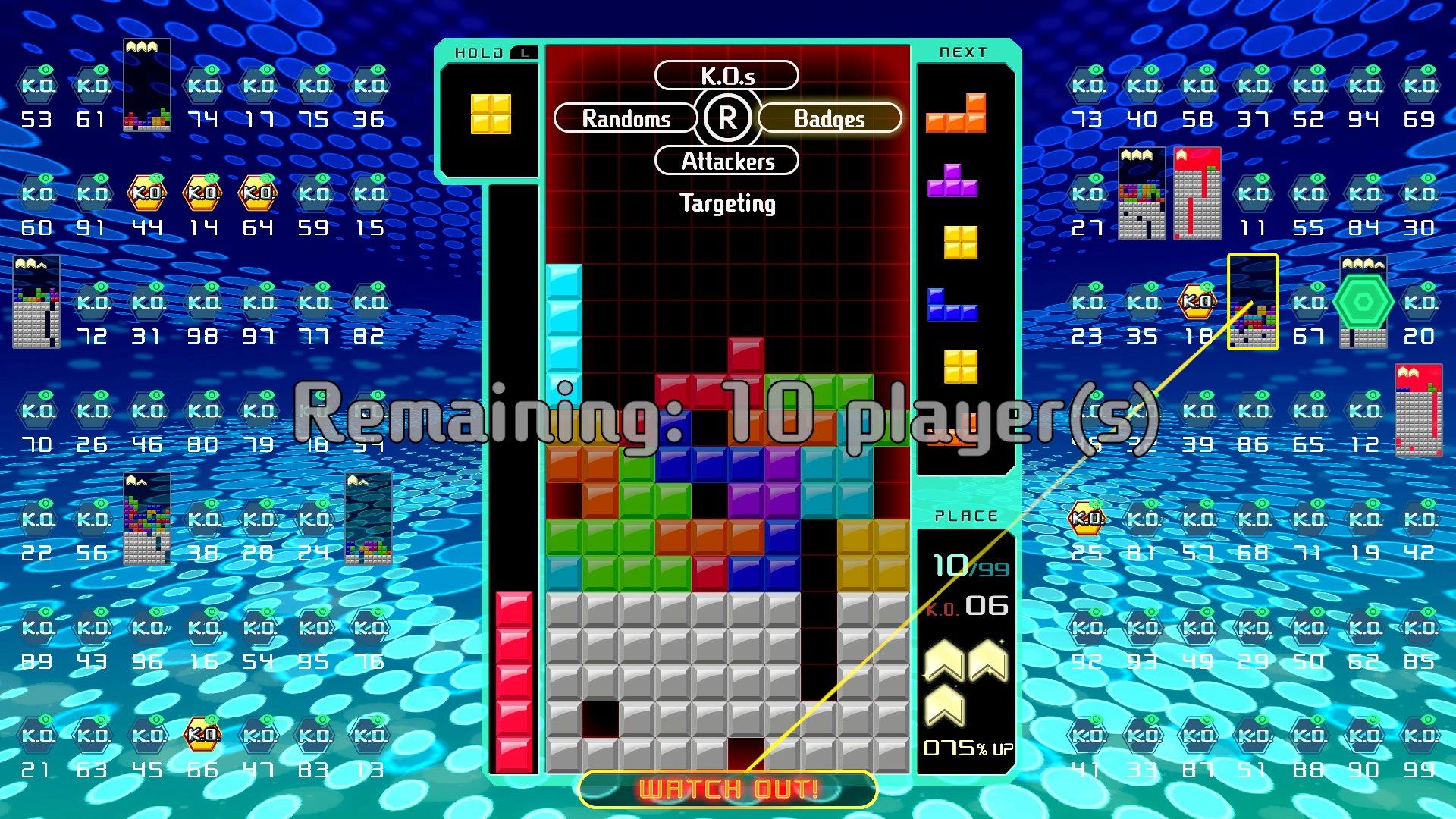The image size is (1456, 819).
Task: Switch targeting to K.O.s
Action: (726, 74)
